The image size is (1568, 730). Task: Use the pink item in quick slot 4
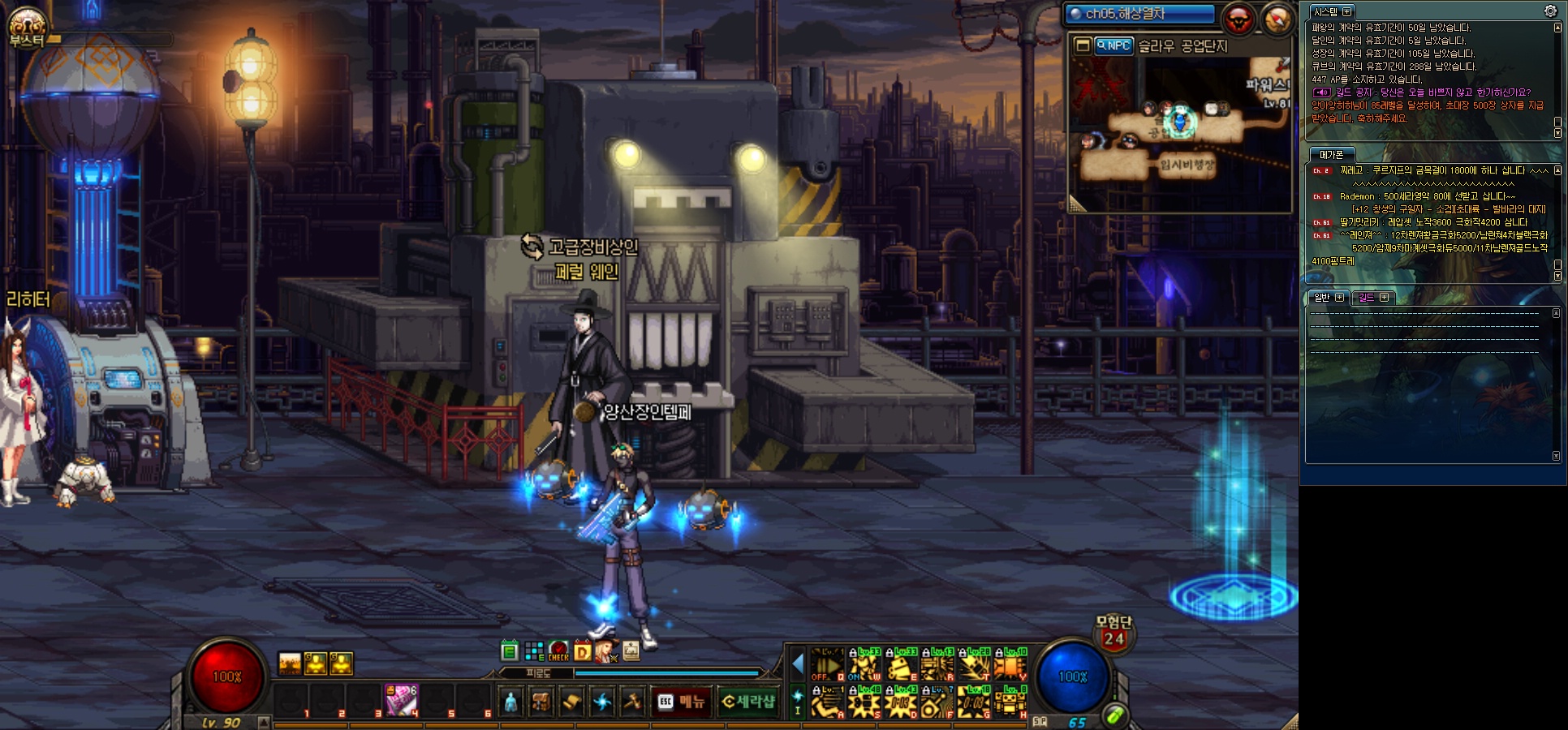point(401,700)
